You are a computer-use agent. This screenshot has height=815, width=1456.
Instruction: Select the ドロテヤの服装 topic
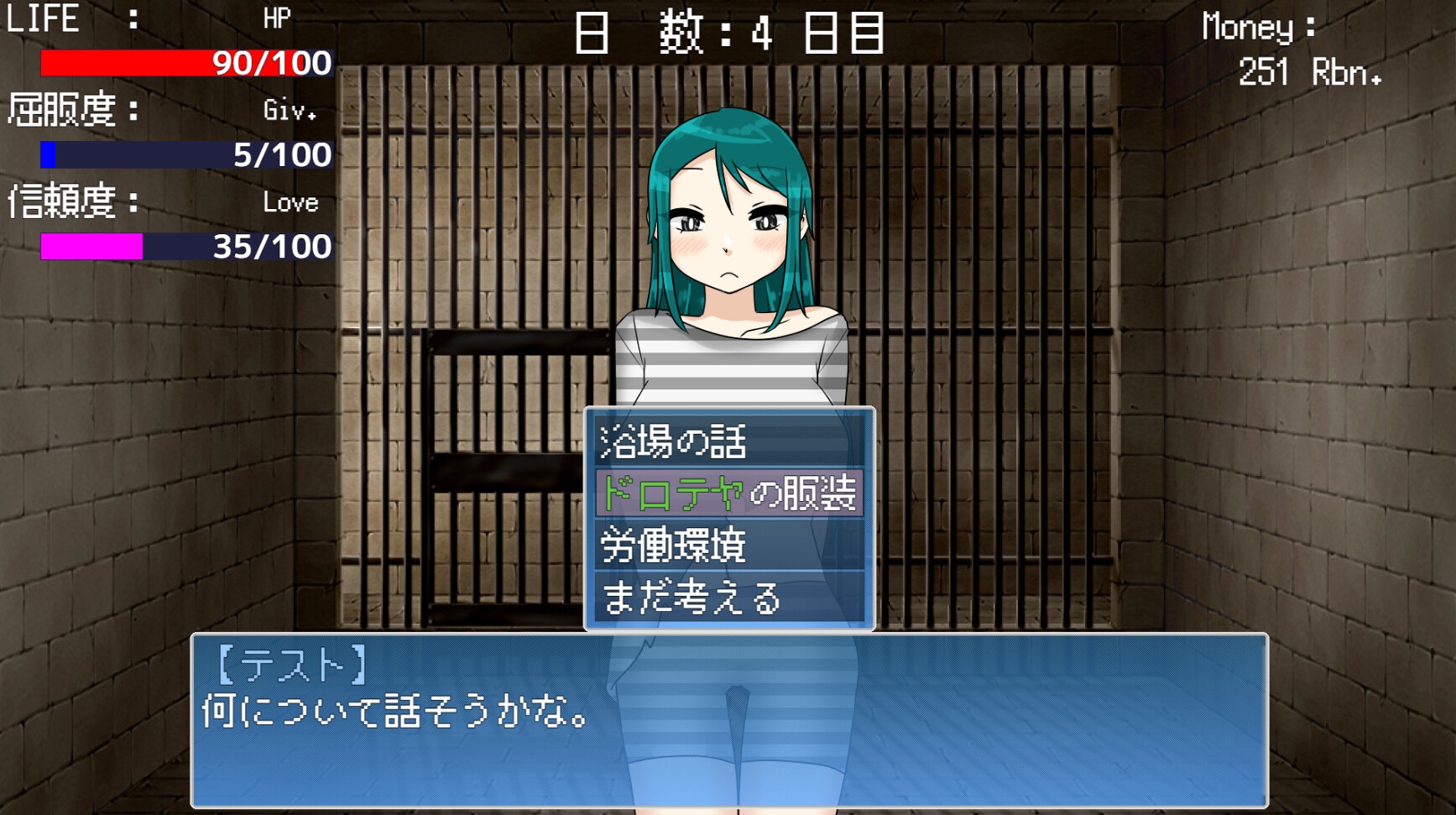(x=728, y=494)
